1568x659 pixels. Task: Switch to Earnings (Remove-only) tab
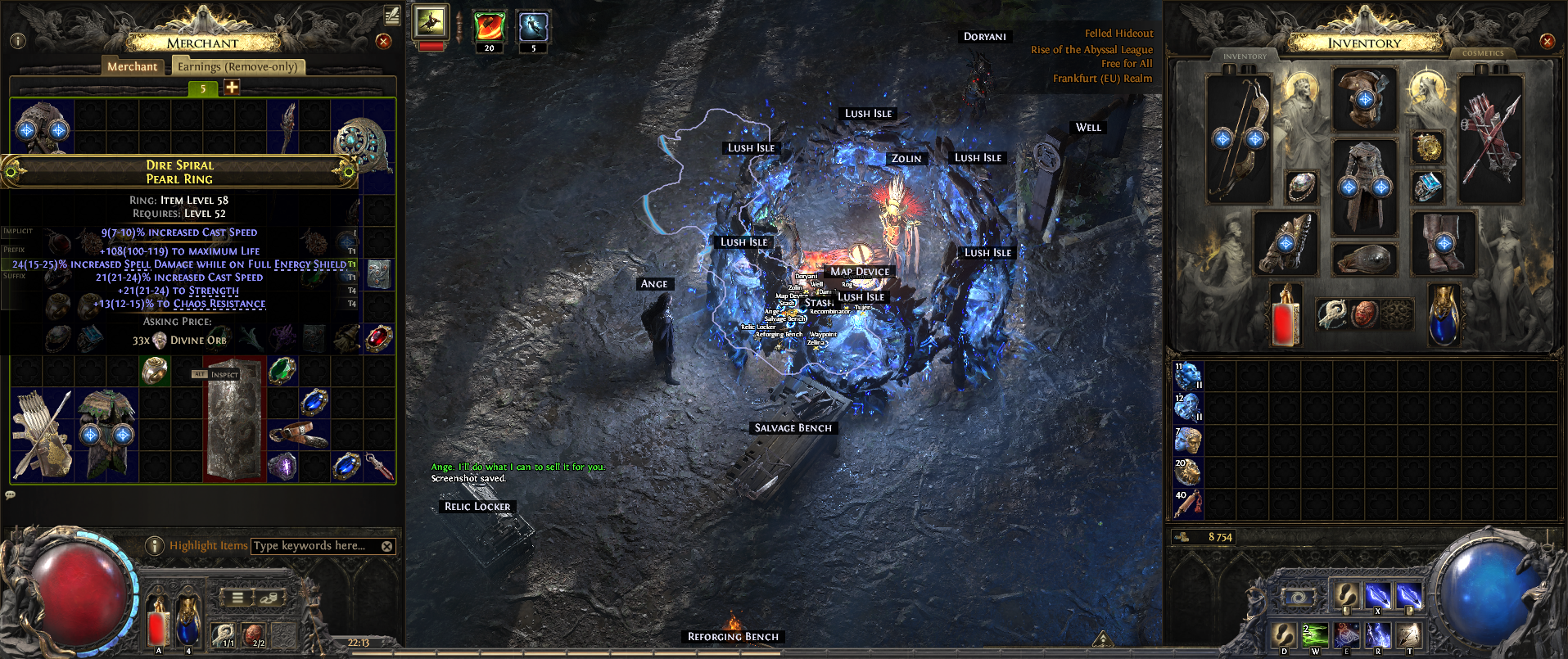pos(237,66)
